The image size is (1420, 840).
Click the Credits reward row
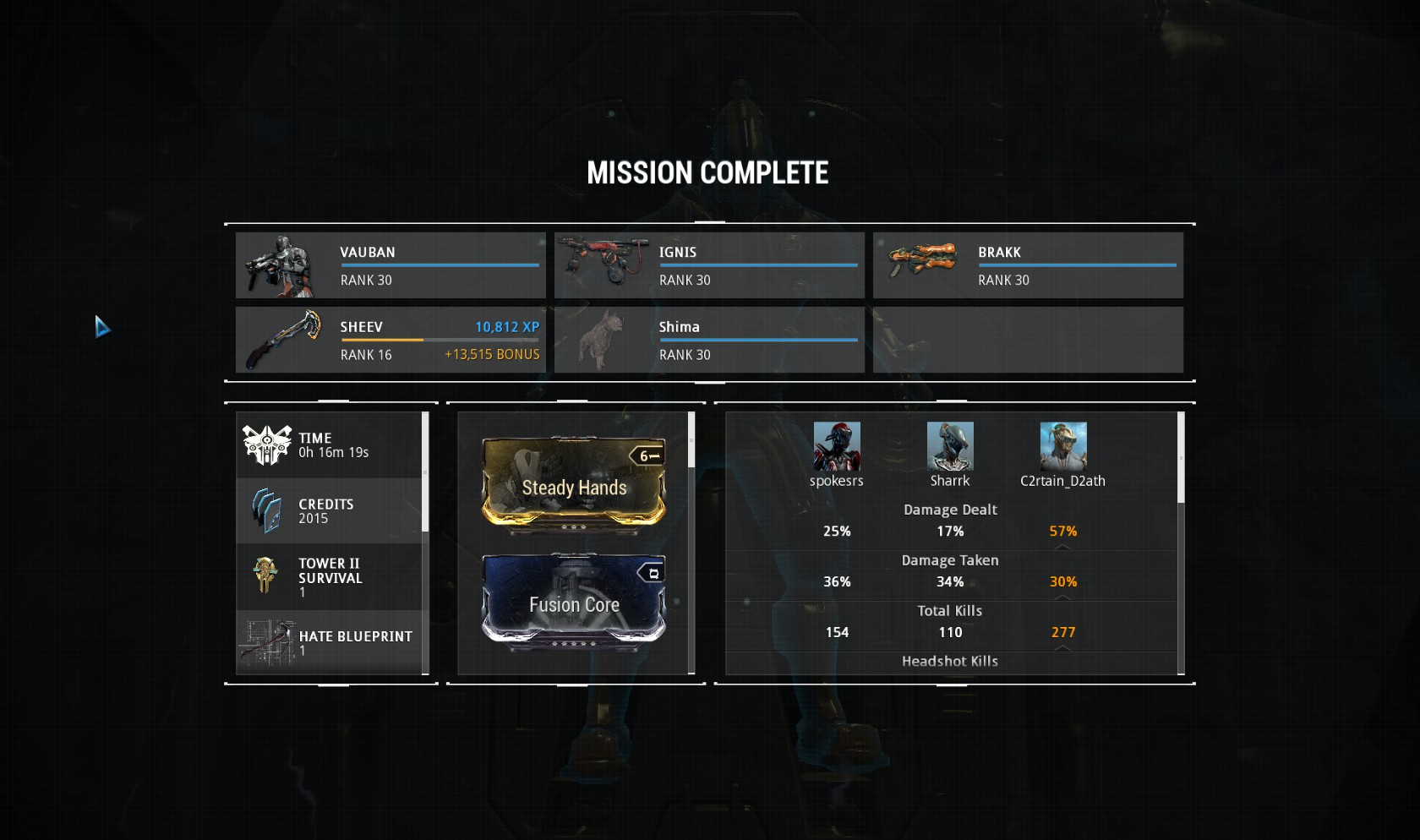(331, 510)
